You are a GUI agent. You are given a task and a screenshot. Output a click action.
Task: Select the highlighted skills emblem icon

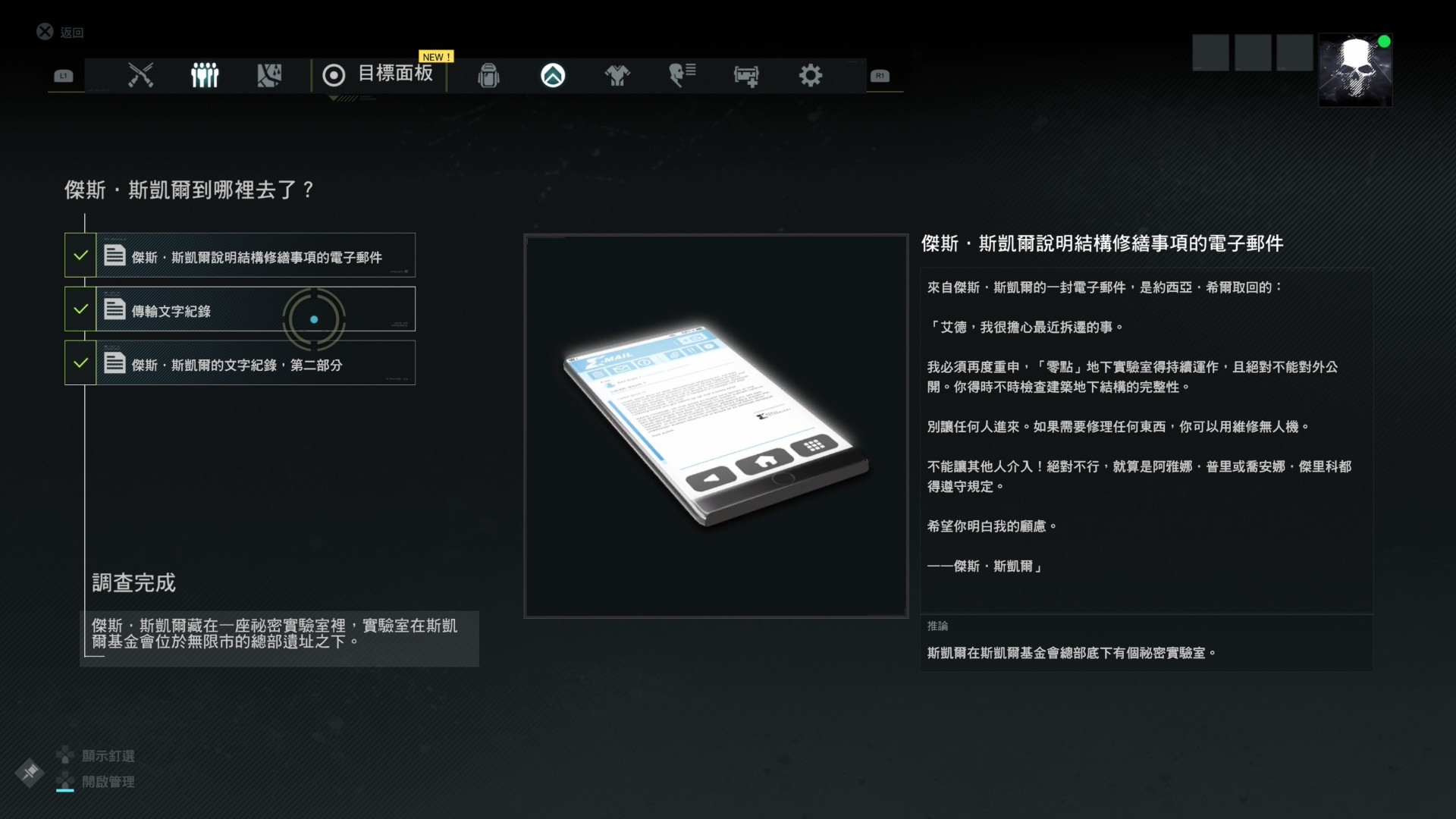(x=553, y=76)
